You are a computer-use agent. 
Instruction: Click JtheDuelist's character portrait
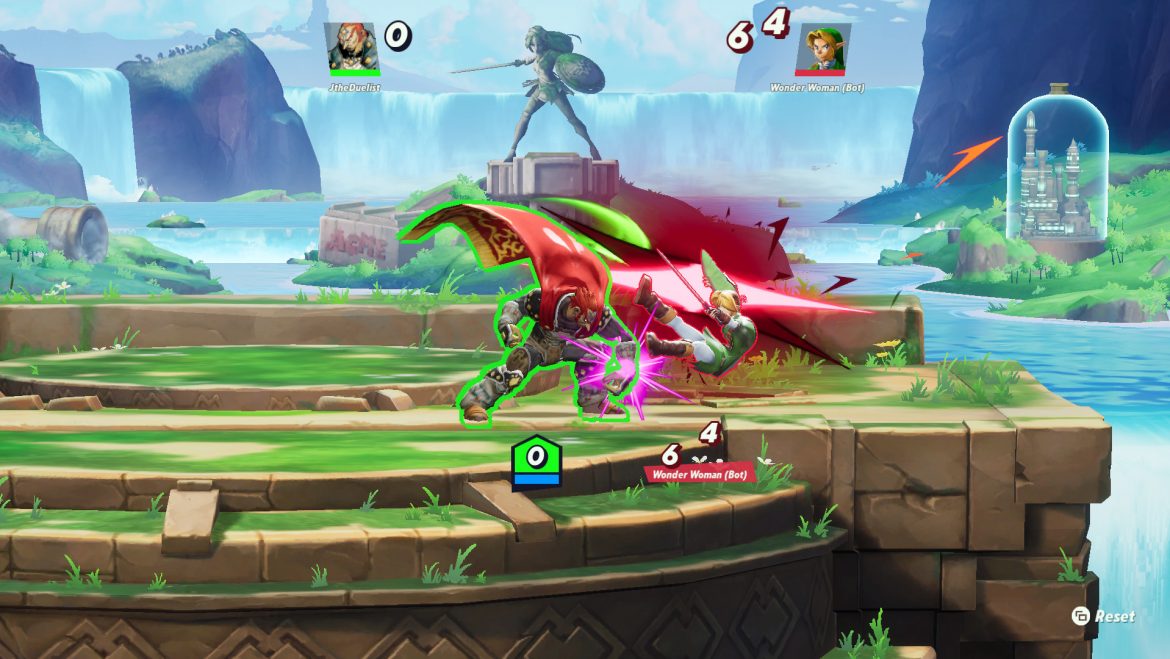(x=353, y=46)
